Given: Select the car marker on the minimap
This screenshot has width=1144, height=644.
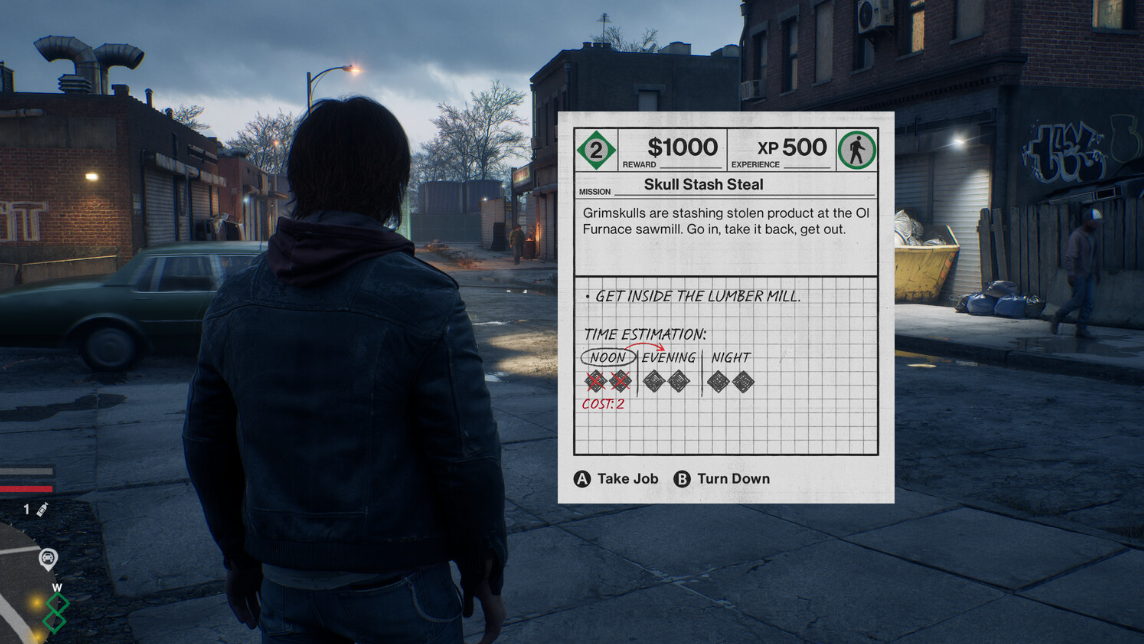Looking at the screenshot, I should [48, 558].
